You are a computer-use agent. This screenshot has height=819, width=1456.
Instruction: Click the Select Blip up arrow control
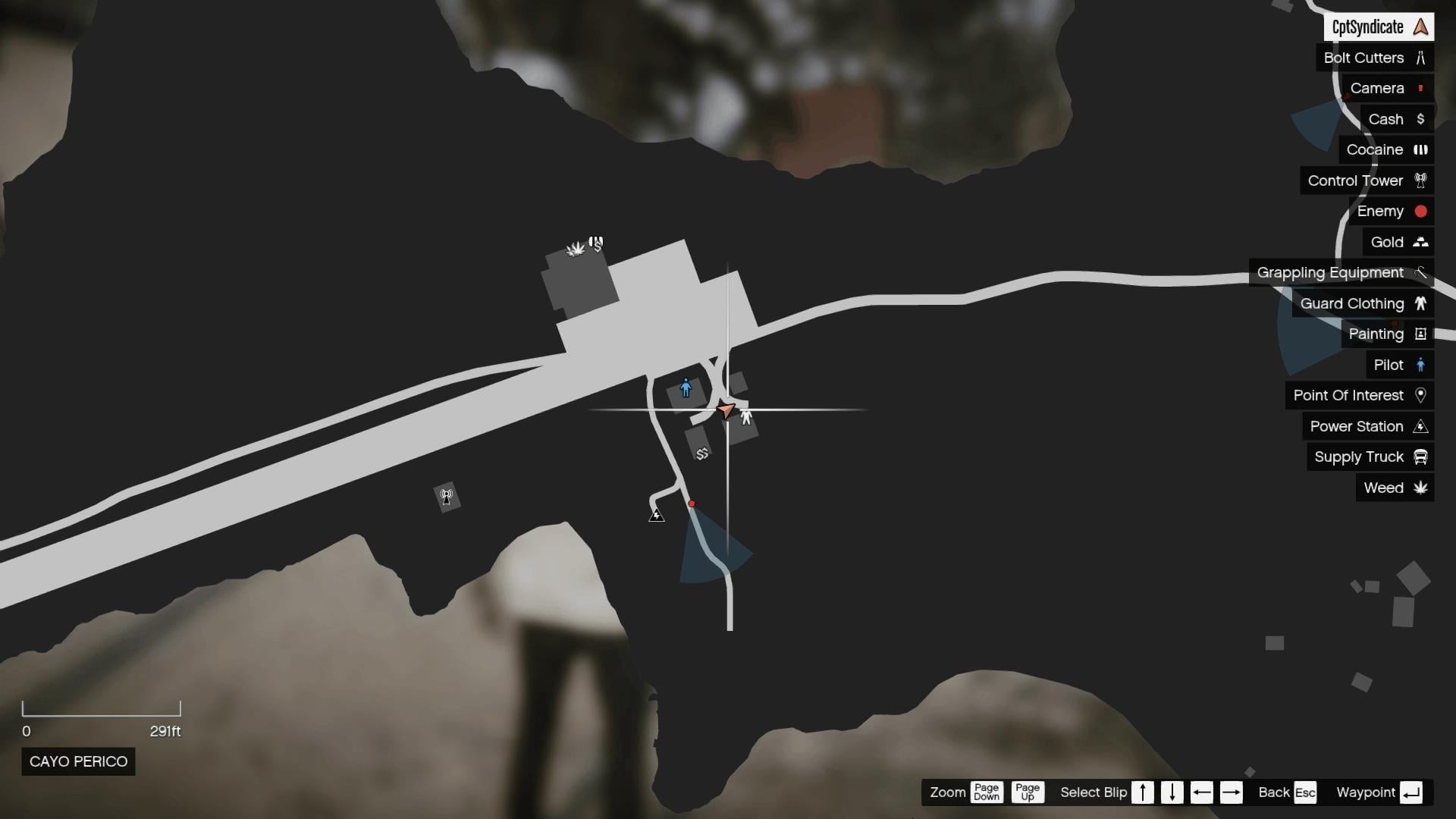1144,792
